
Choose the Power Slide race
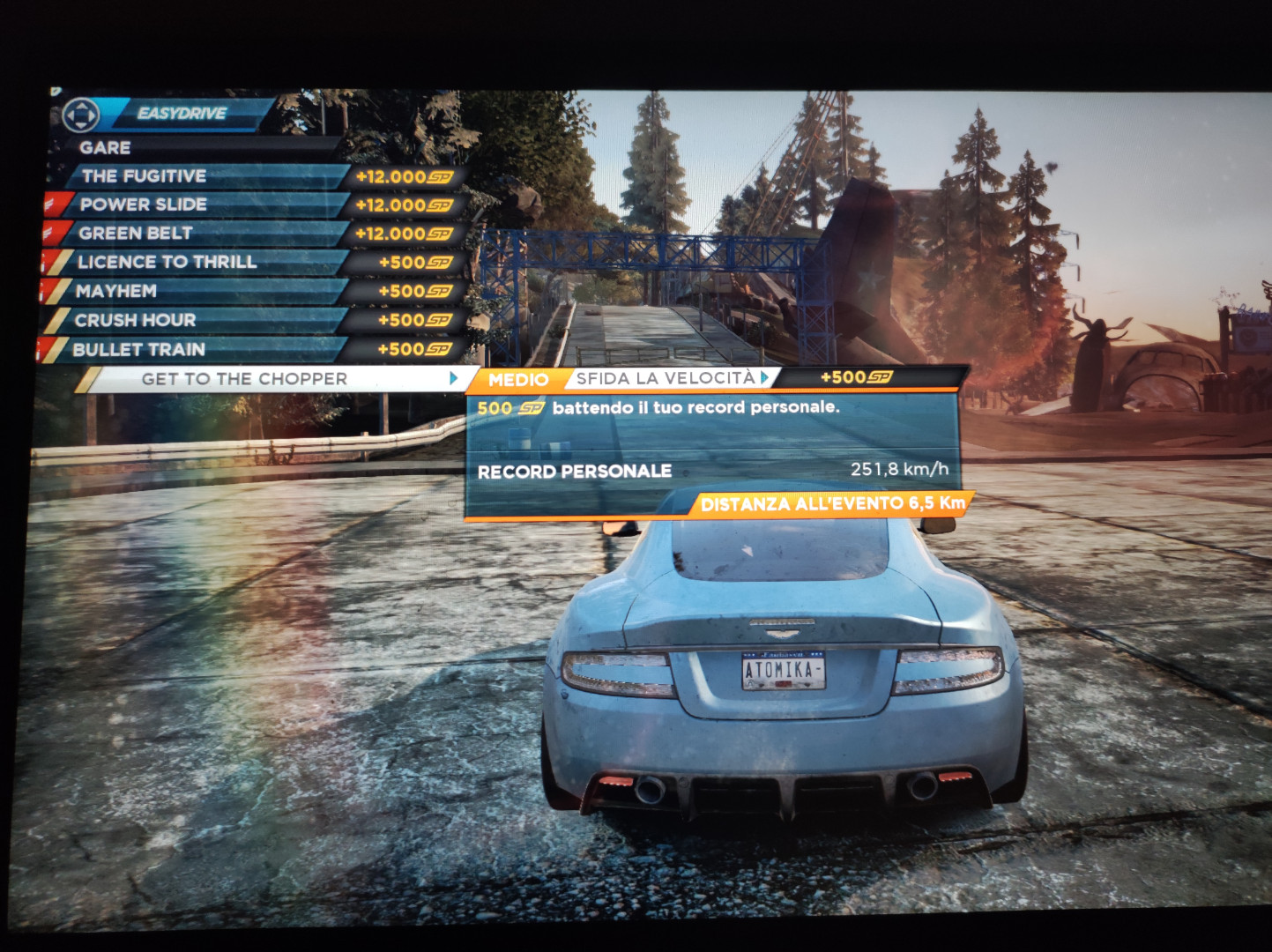[x=144, y=205]
